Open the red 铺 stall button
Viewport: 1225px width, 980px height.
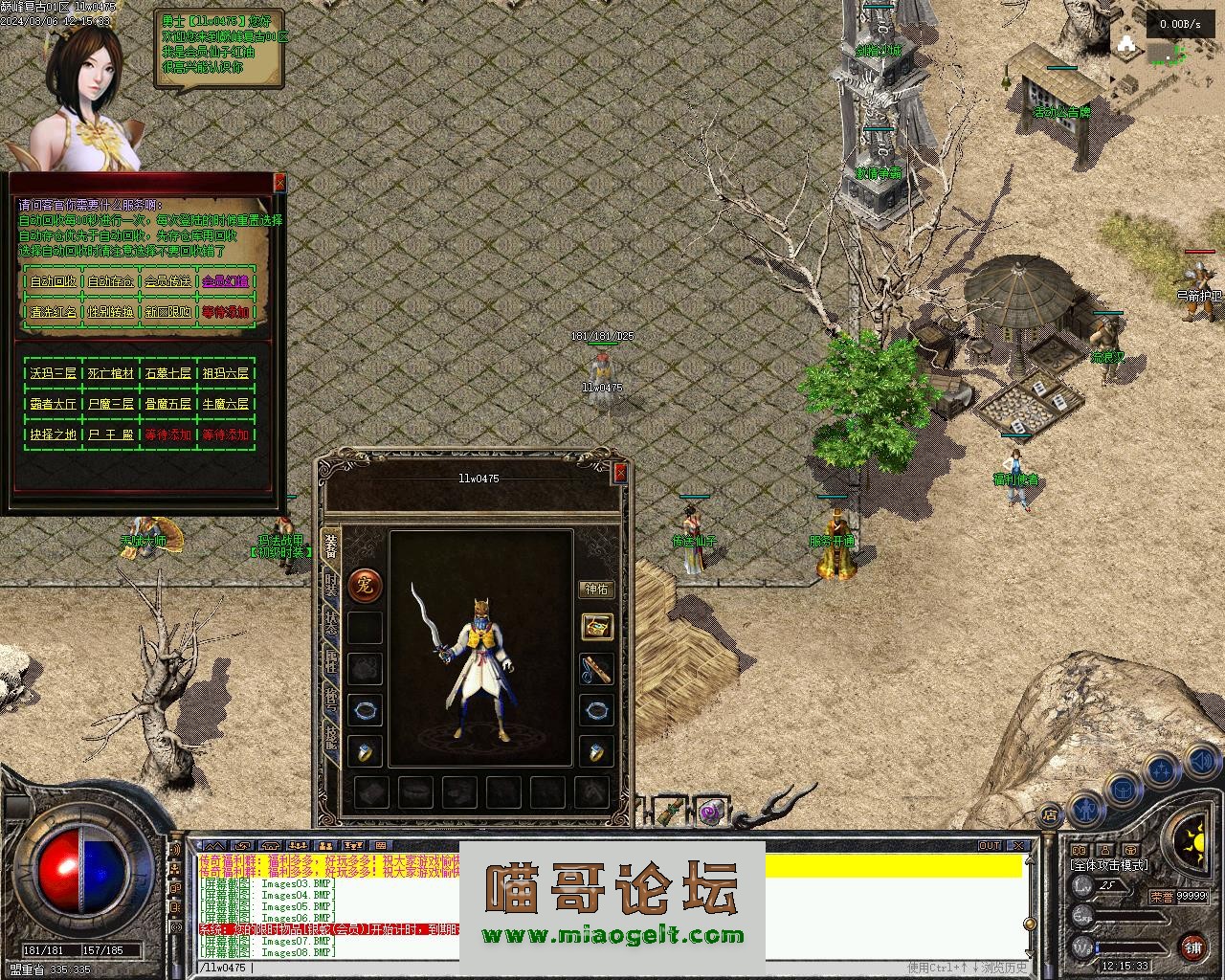coord(1192,947)
